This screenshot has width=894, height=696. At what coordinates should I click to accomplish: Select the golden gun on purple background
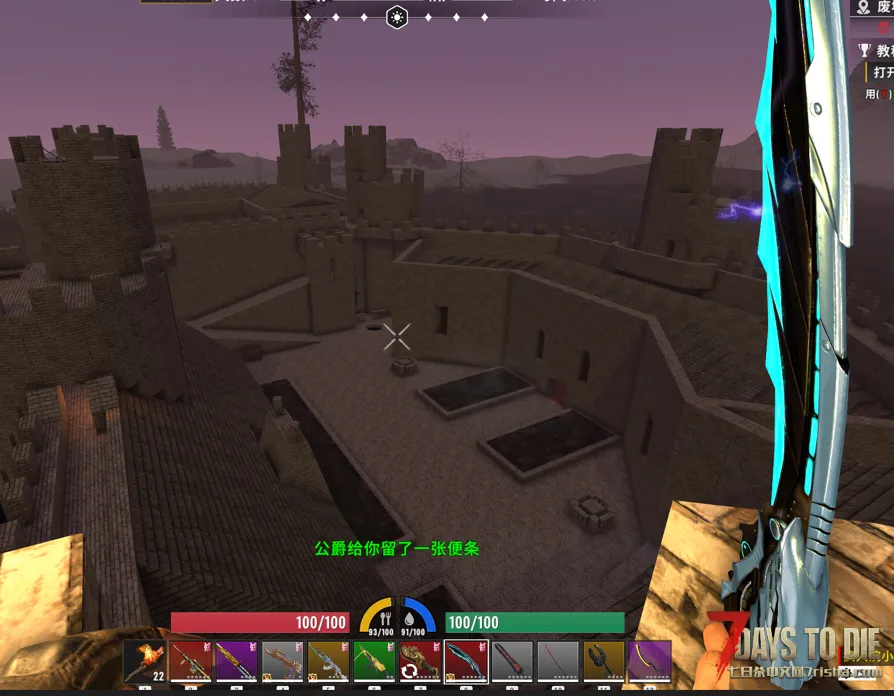click(237, 662)
